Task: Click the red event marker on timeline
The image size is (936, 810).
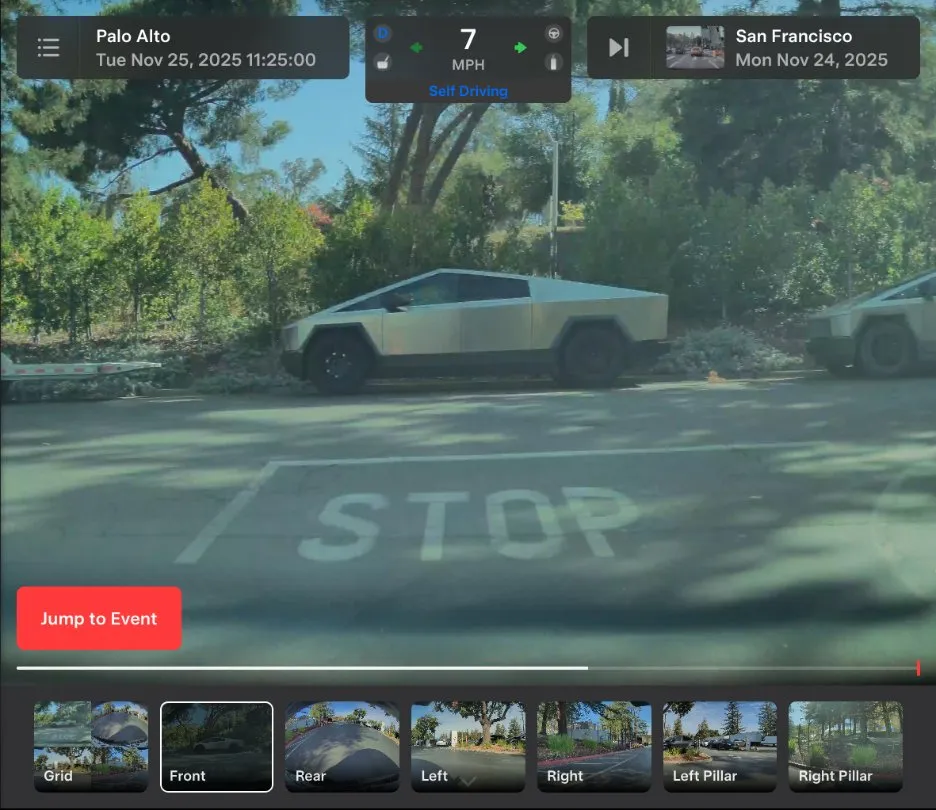Action: (x=918, y=668)
